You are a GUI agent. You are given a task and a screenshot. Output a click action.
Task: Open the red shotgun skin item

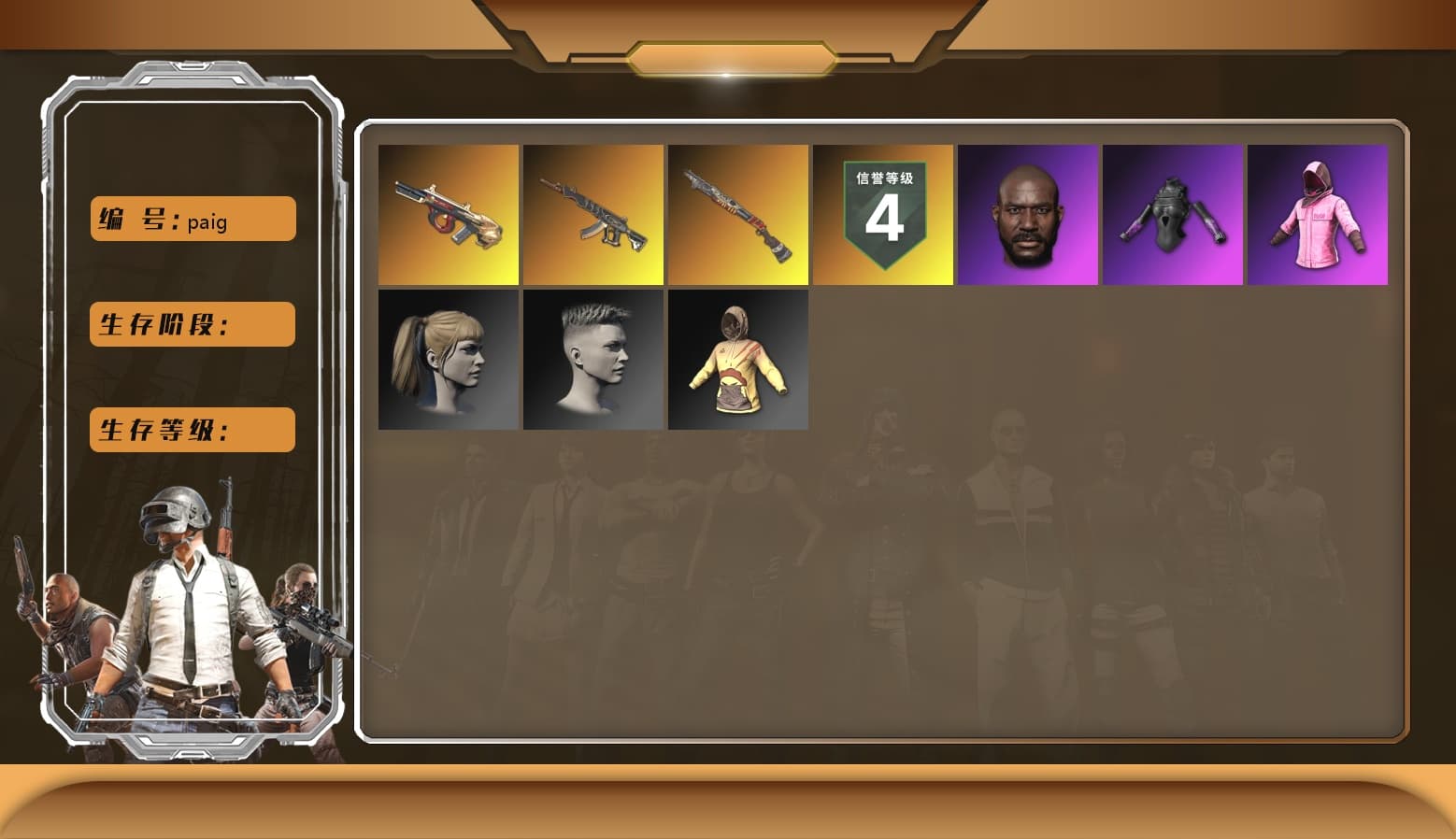(738, 215)
